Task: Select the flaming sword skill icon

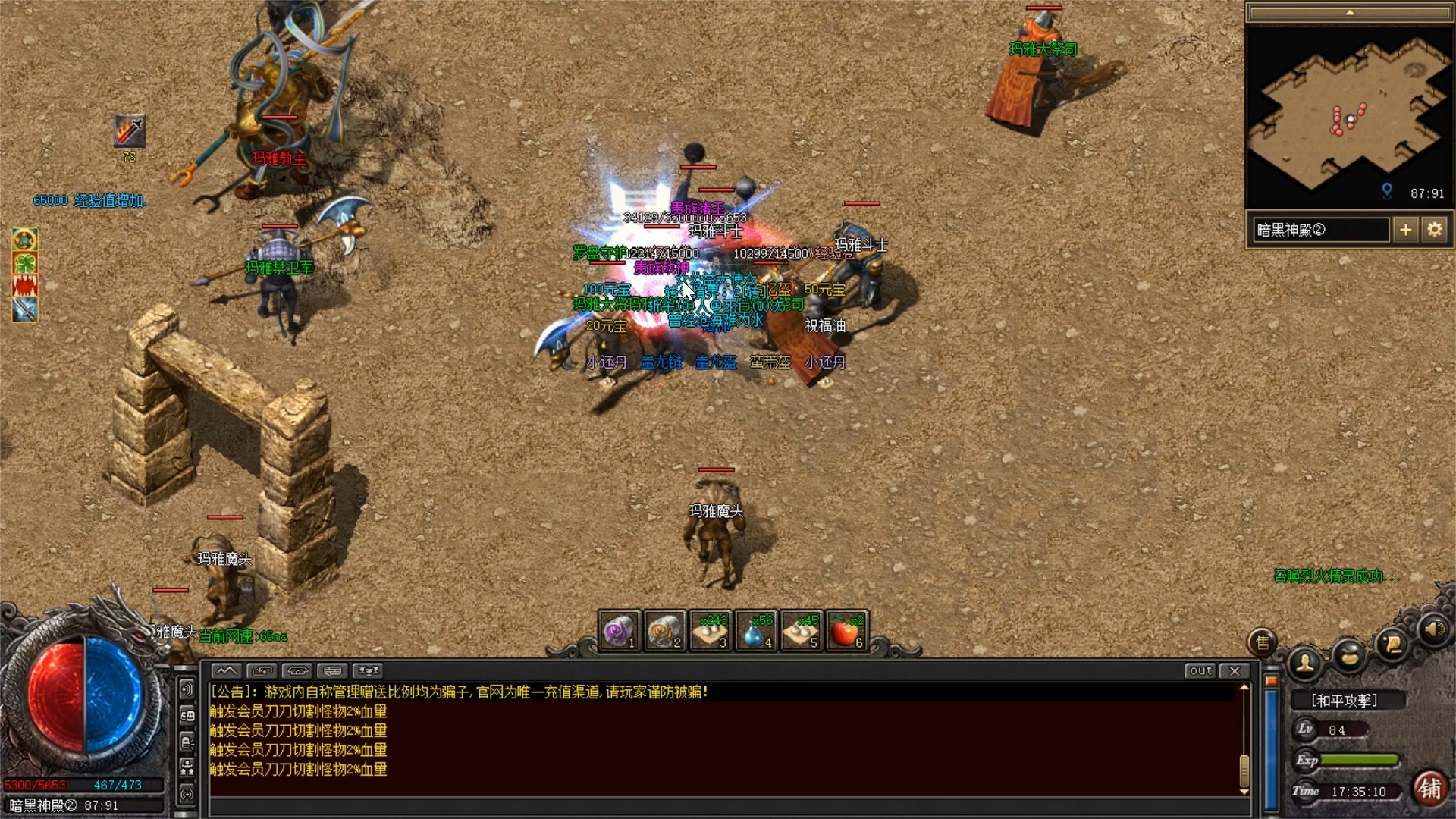Action: (130, 131)
